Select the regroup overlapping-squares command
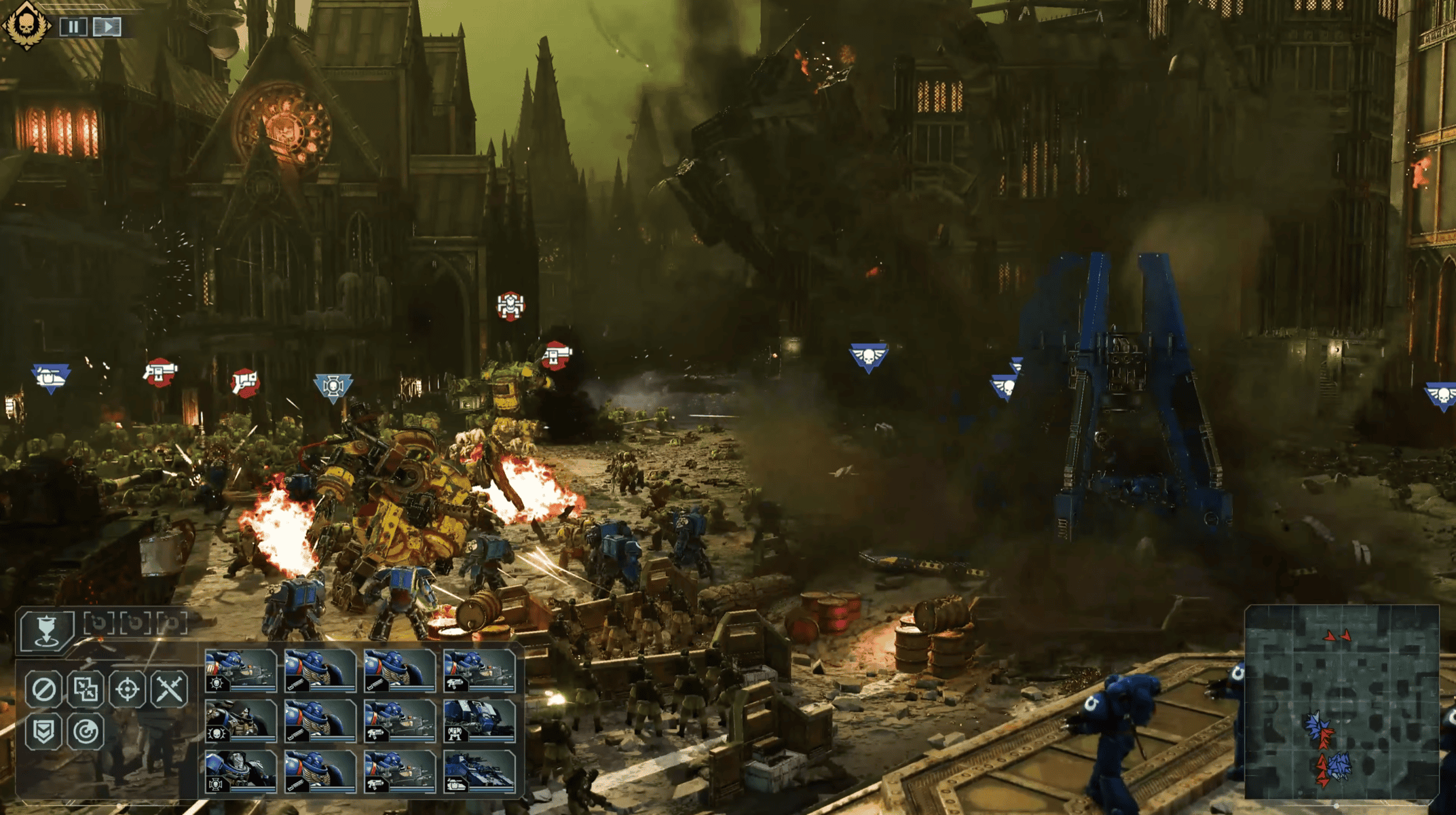Viewport: 1456px width, 815px height. point(86,689)
